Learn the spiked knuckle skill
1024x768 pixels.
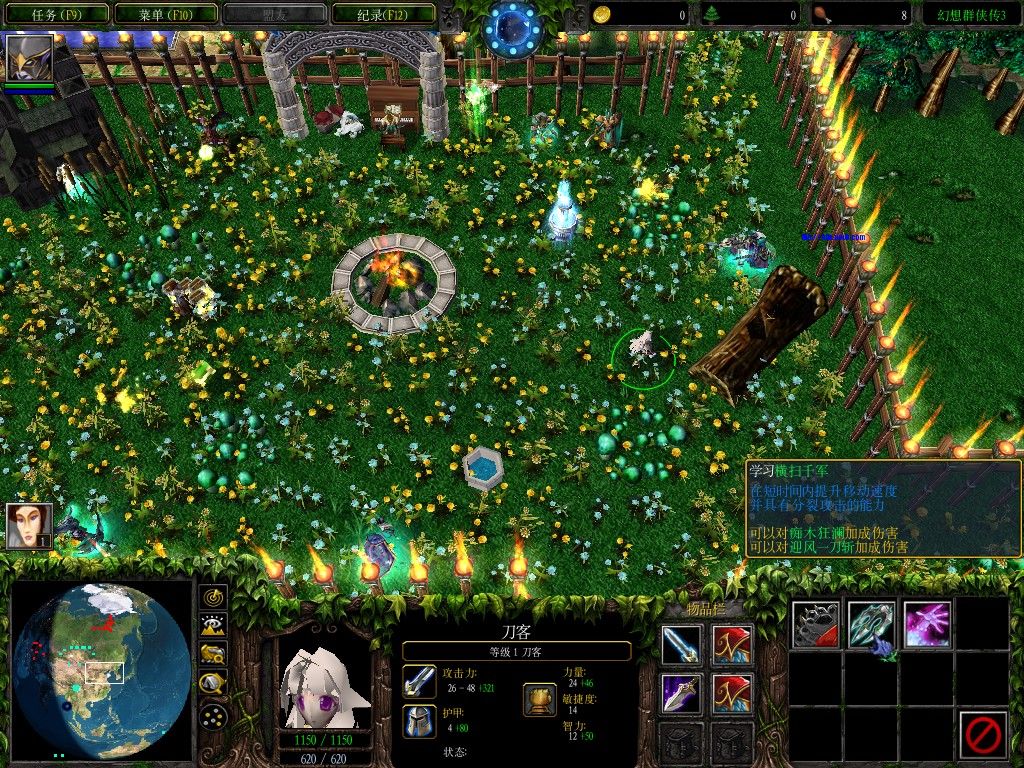[x=816, y=625]
